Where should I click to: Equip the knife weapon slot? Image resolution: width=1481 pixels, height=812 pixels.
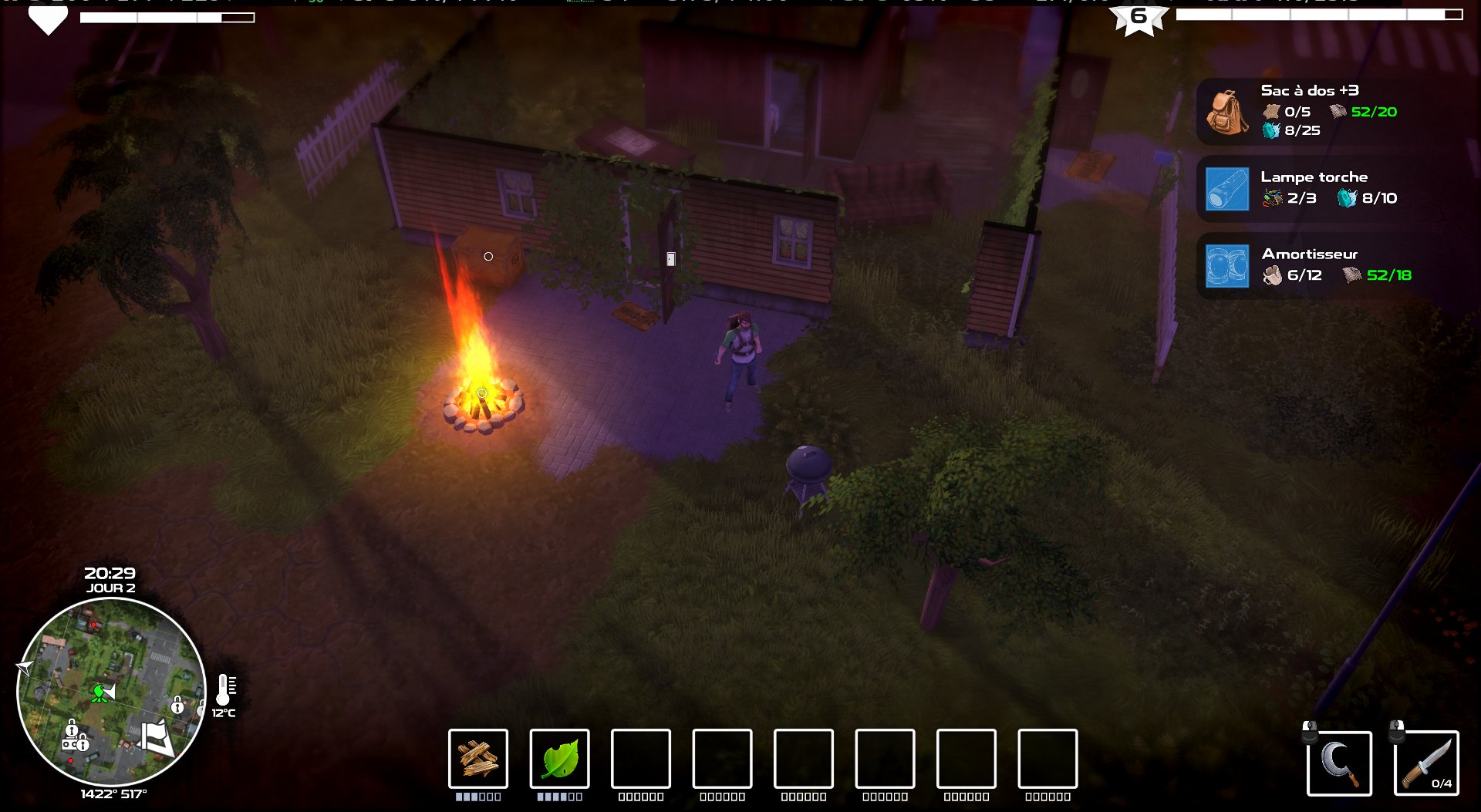click(x=1426, y=763)
